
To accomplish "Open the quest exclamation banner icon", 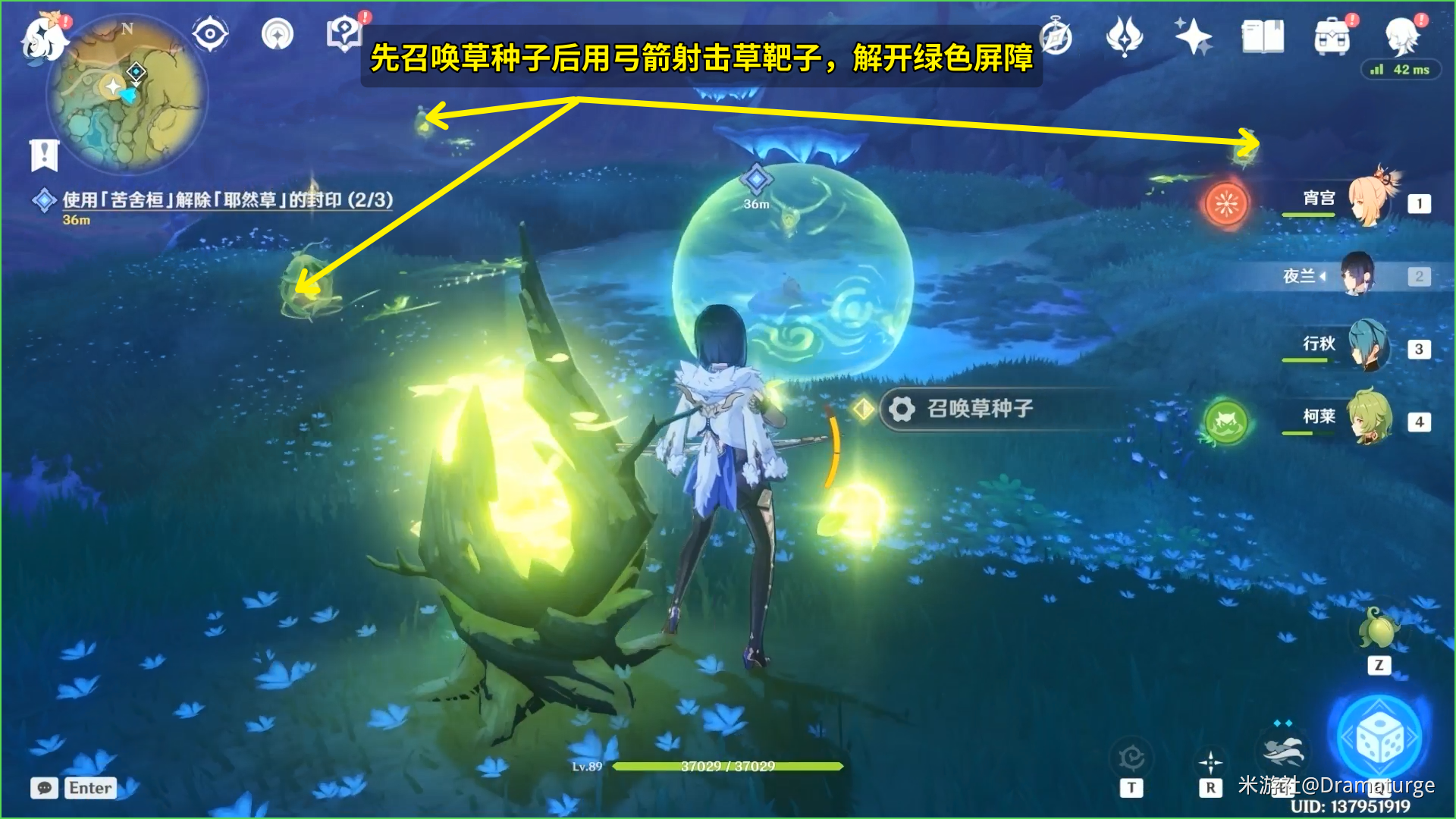I will click(44, 155).
